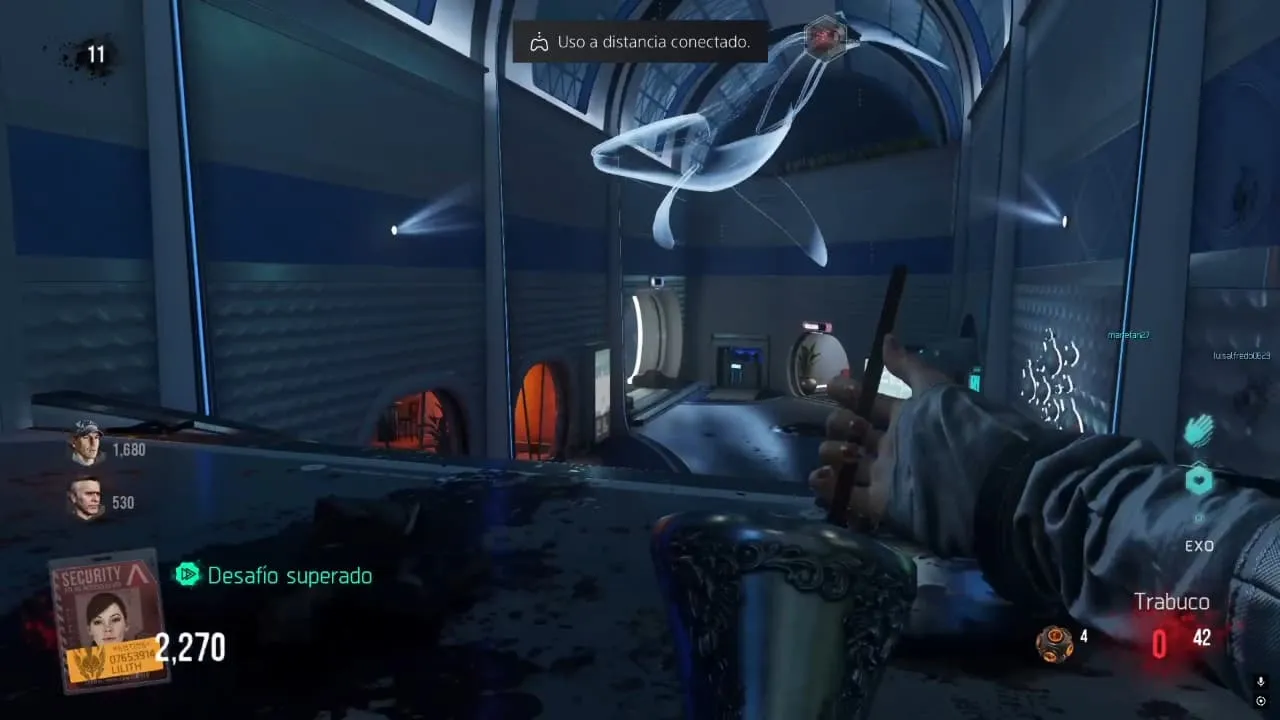Viewport: 1280px width, 720px height.
Task: Click the teammate portrait wearing a cap
Action: 87,445
